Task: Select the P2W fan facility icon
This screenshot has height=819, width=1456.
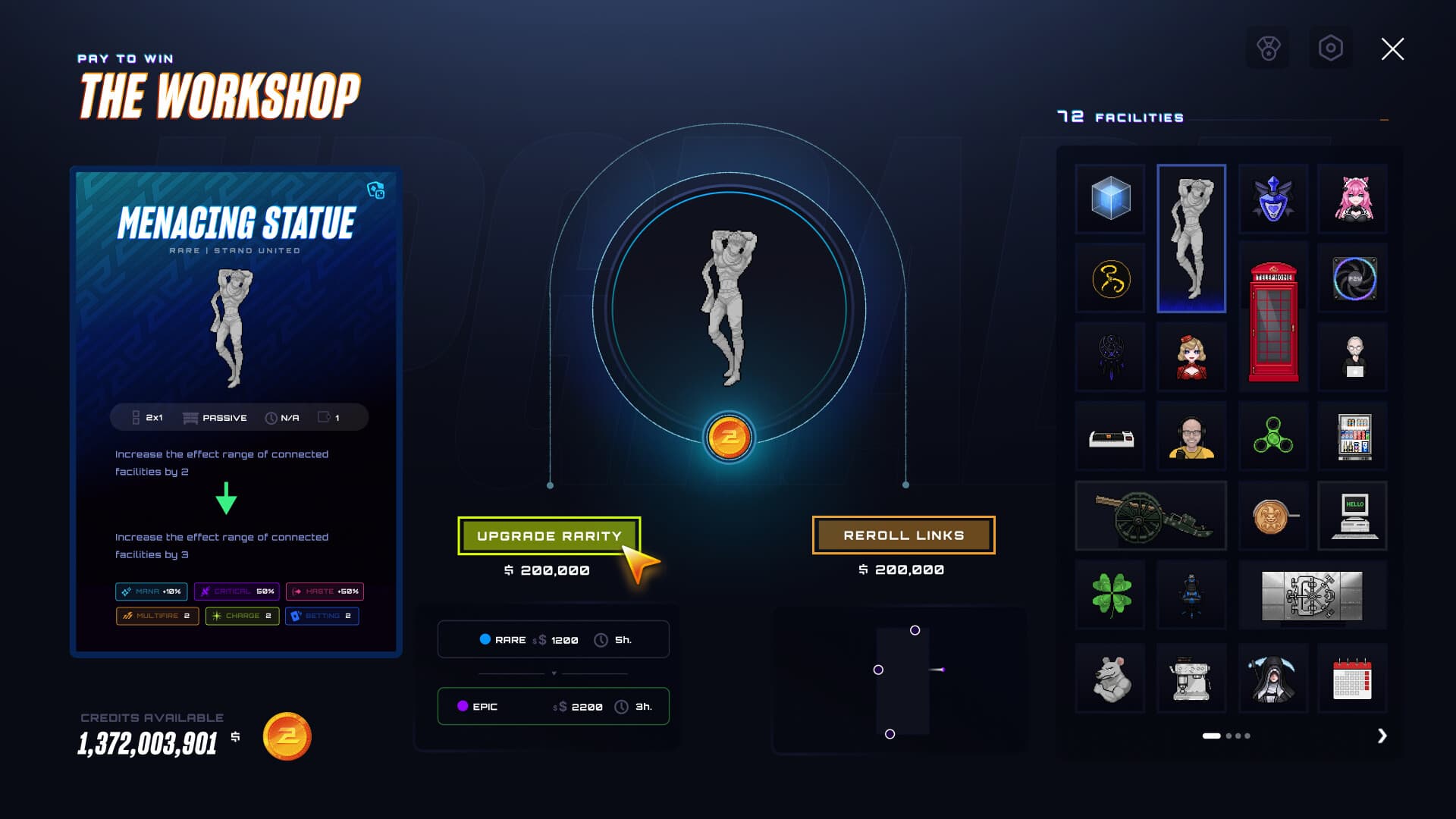Action: [1353, 279]
